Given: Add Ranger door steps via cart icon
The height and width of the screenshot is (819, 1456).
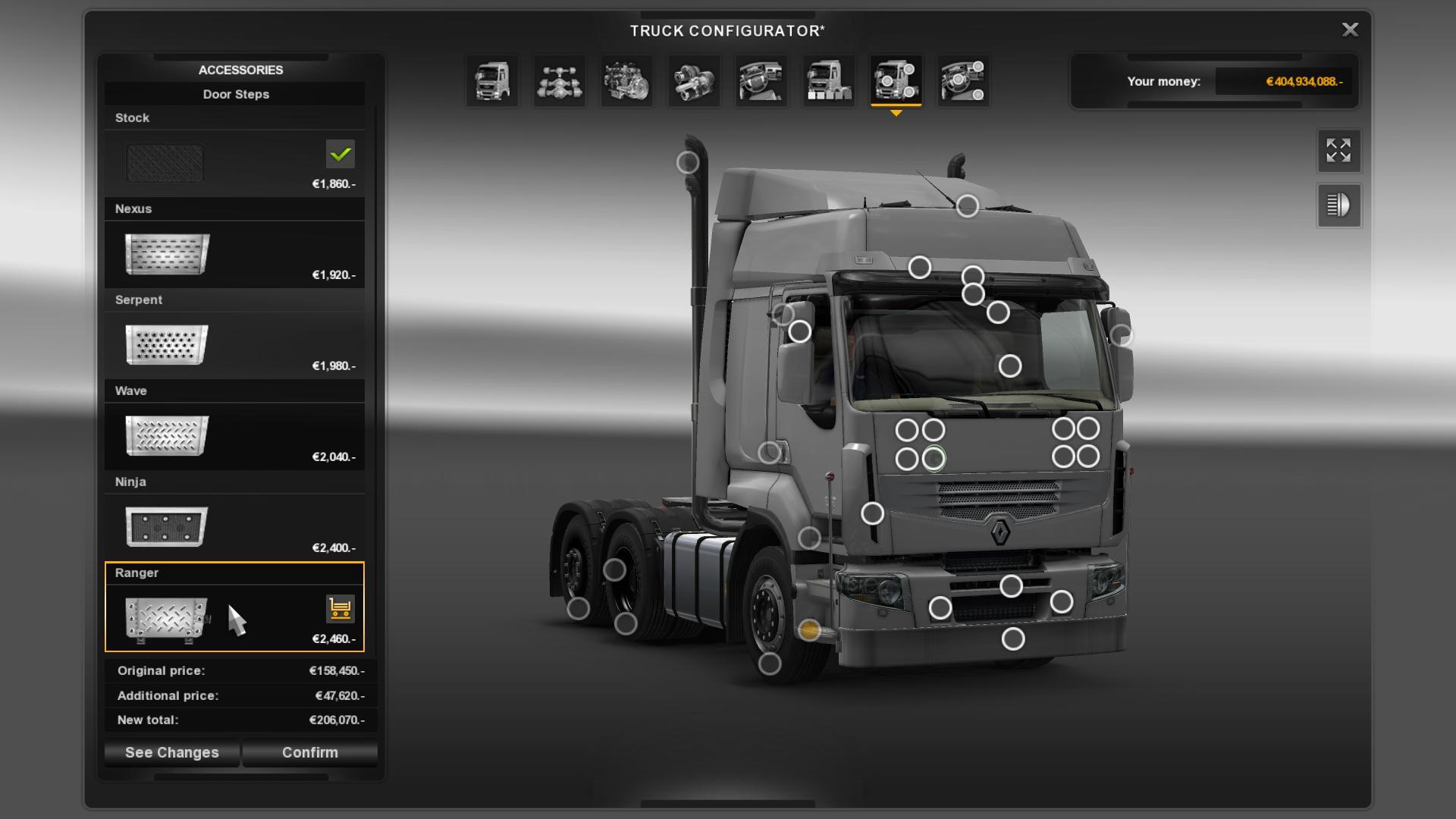Looking at the screenshot, I should [x=340, y=608].
